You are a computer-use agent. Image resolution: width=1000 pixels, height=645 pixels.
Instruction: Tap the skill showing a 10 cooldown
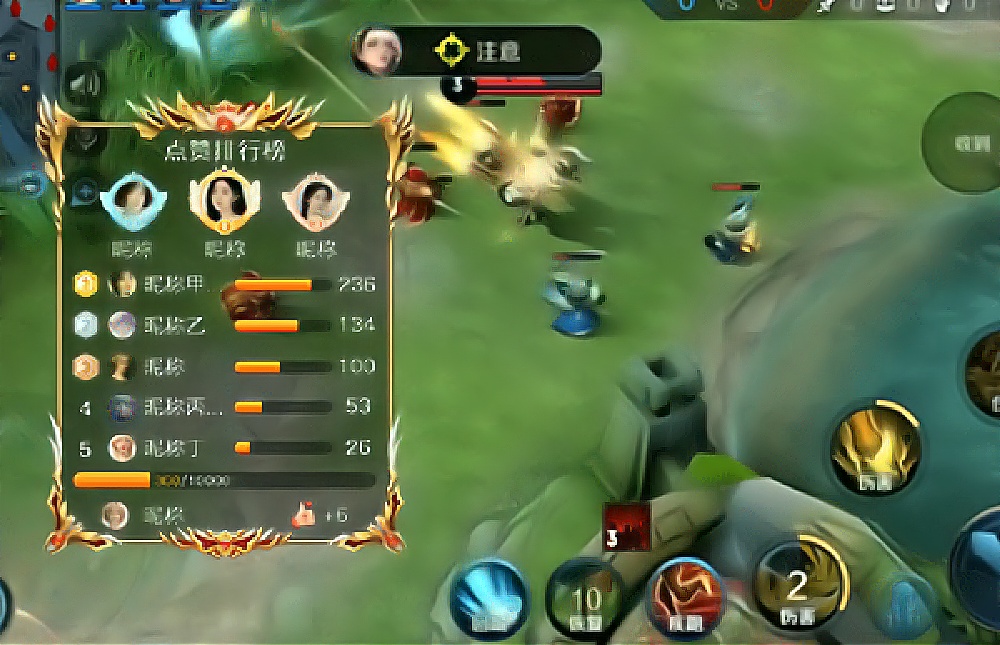(586, 598)
